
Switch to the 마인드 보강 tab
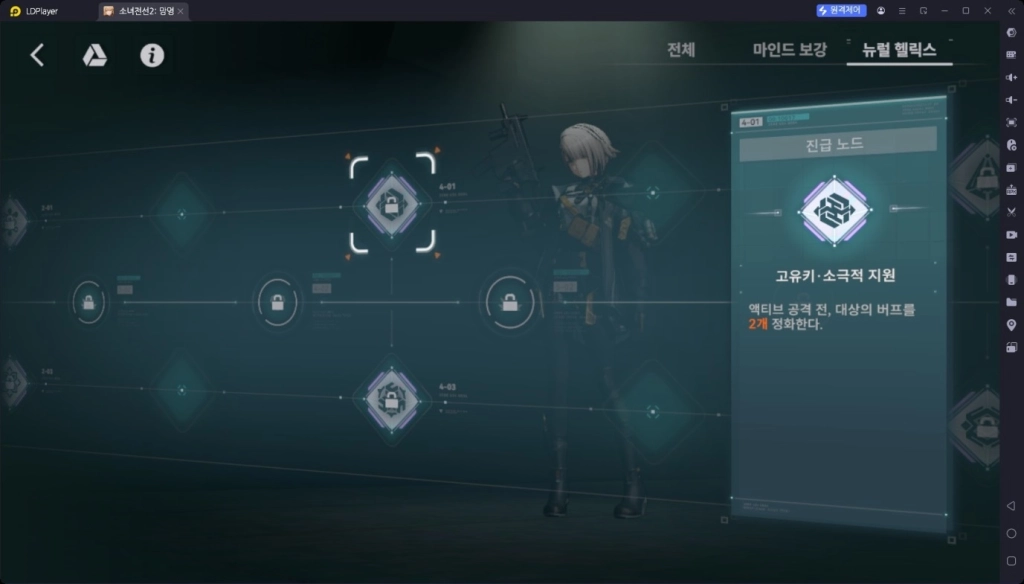click(789, 50)
